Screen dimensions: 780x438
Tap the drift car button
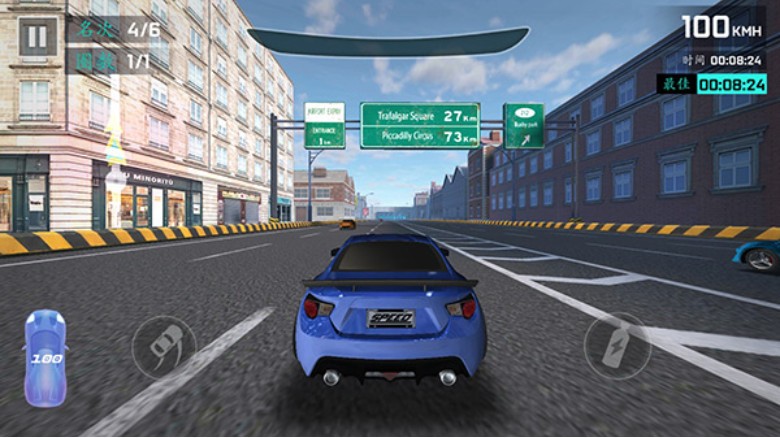(x=164, y=346)
